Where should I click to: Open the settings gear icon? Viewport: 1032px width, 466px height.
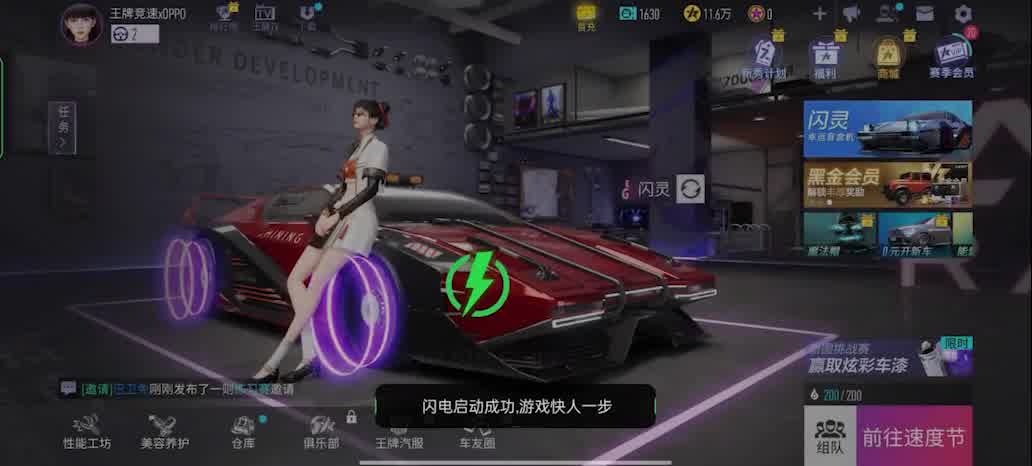coord(963,13)
